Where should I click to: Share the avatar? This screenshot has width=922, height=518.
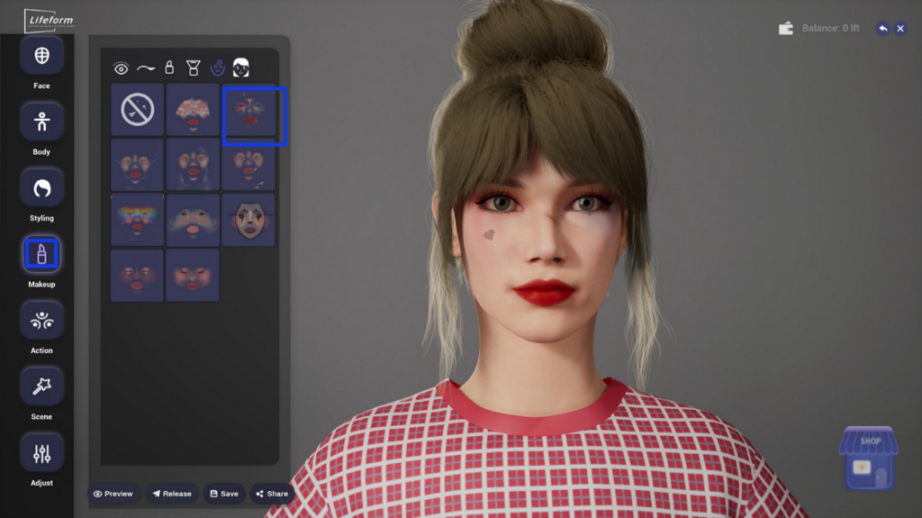(272, 494)
